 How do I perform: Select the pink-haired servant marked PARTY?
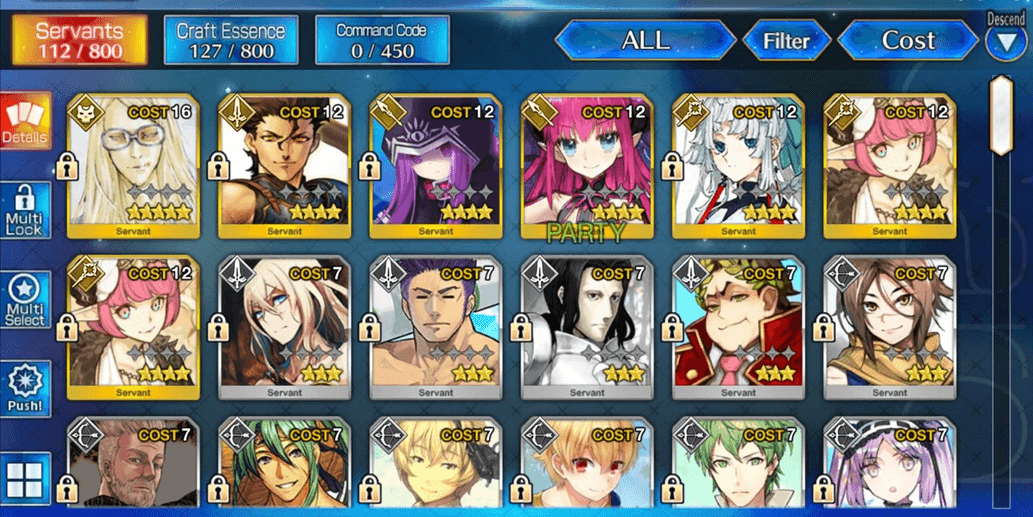pyautogui.click(x=587, y=167)
